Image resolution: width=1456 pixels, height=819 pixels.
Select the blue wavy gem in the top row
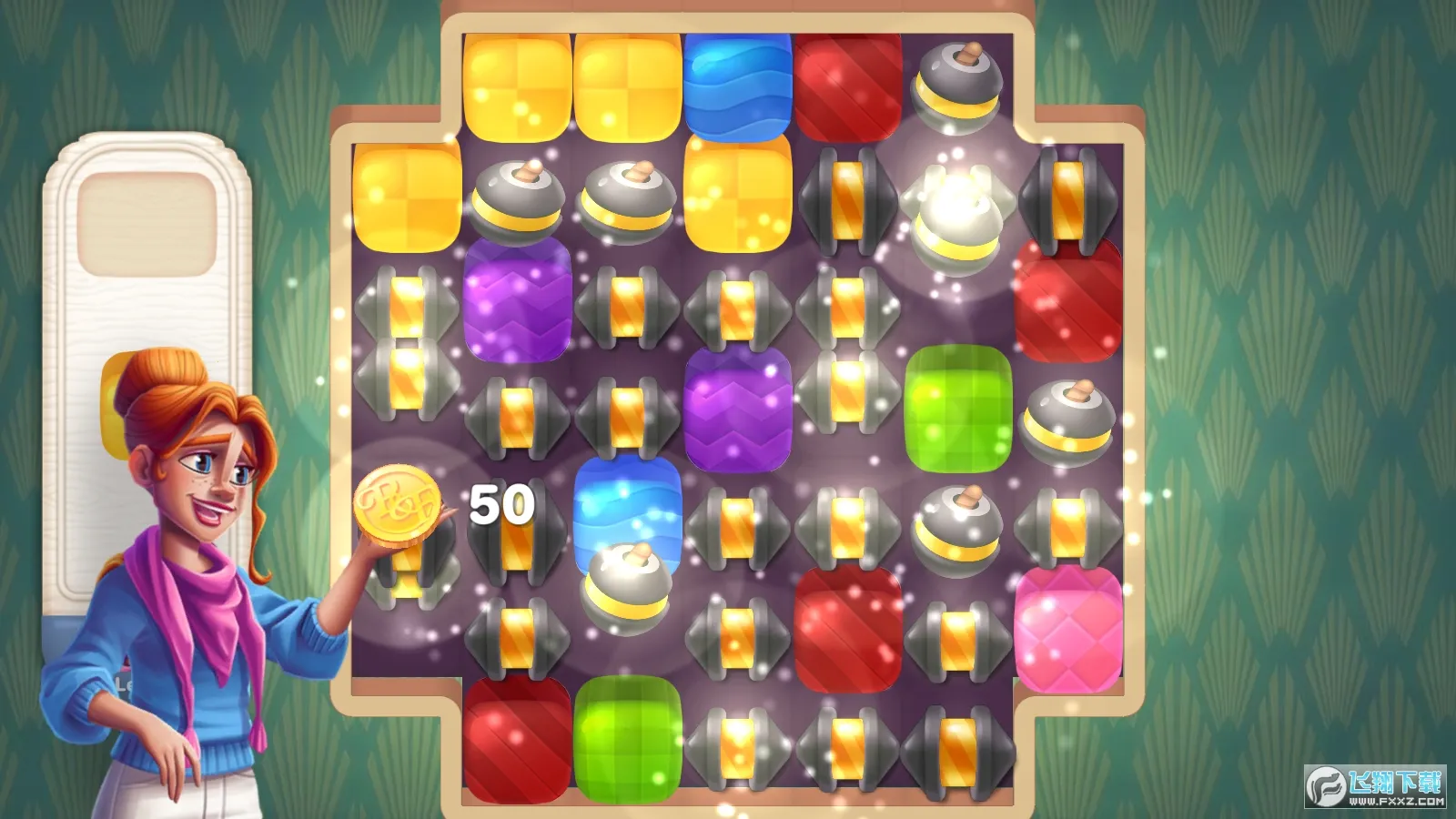tap(737, 86)
